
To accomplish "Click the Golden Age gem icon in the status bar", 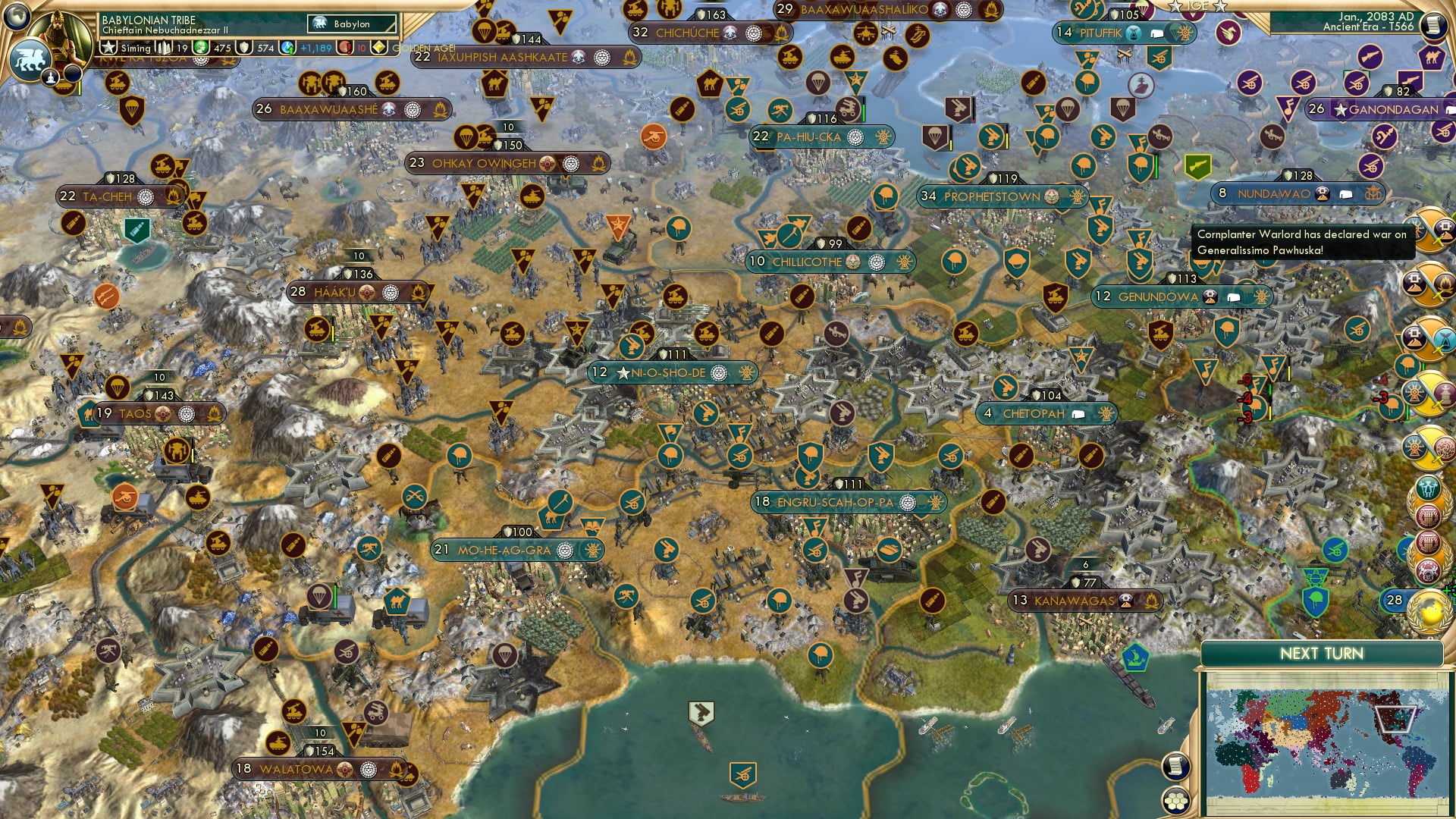I will coord(379,47).
